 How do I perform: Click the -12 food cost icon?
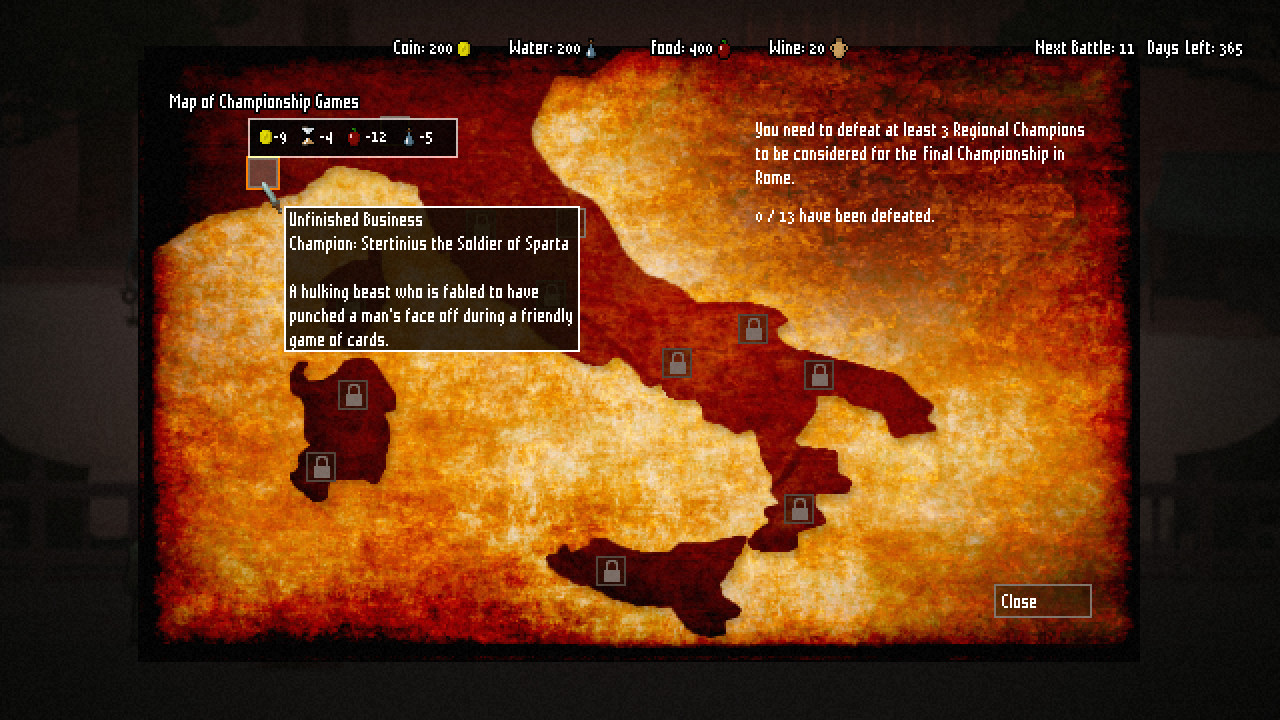(x=355, y=136)
